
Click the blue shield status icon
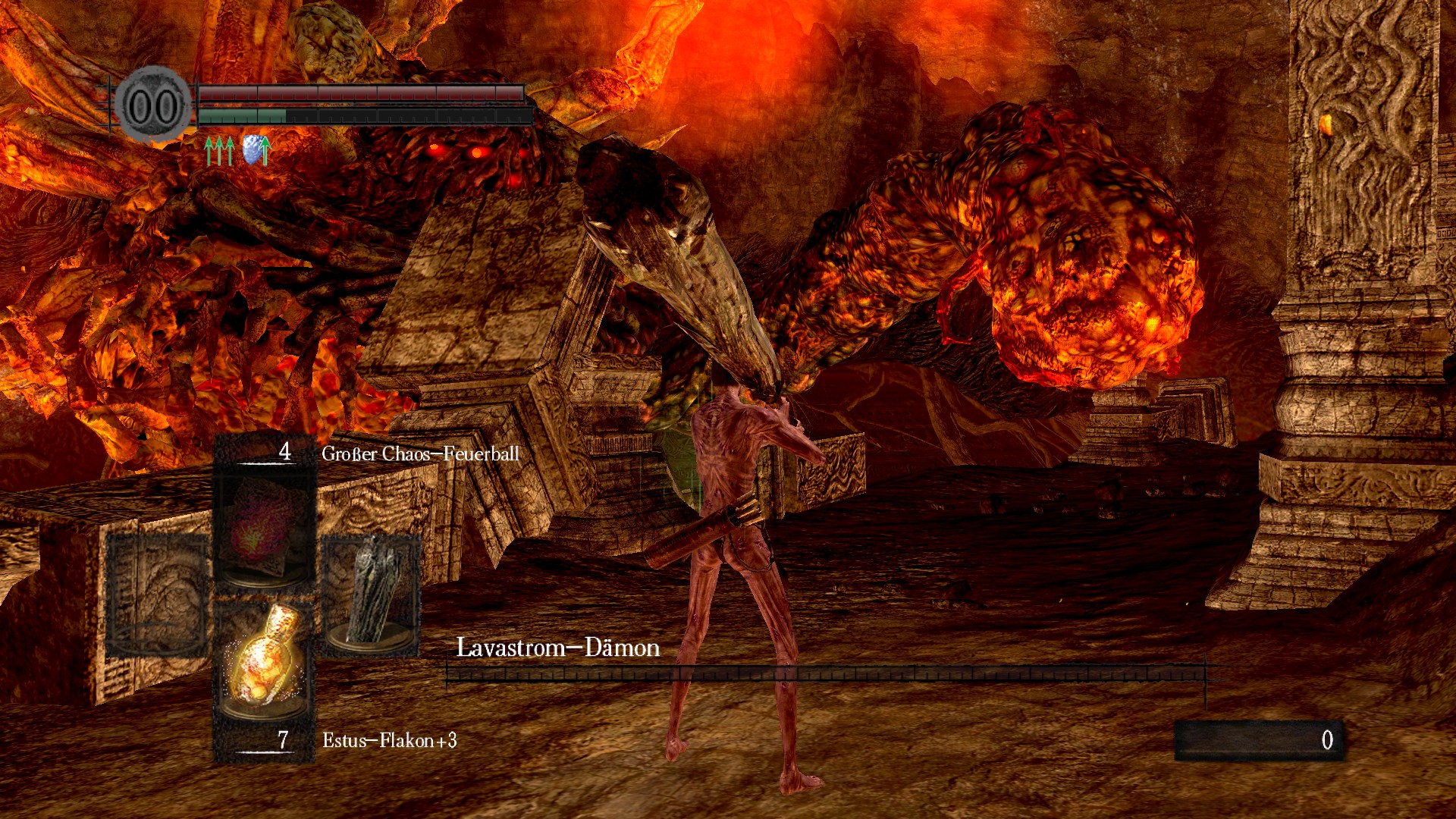[256, 150]
